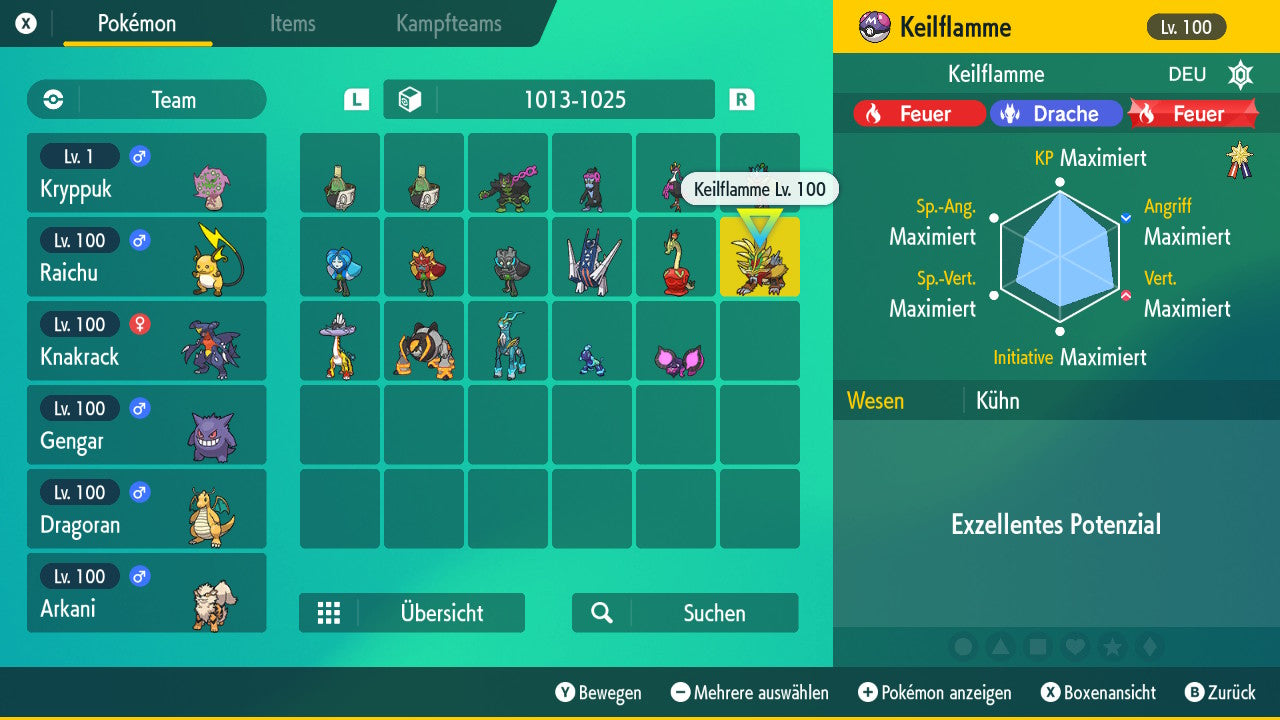Viewport: 1280px width, 720px height.
Task: Toggle the female gender symbol on Knakrack
Action: pos(138,324)
